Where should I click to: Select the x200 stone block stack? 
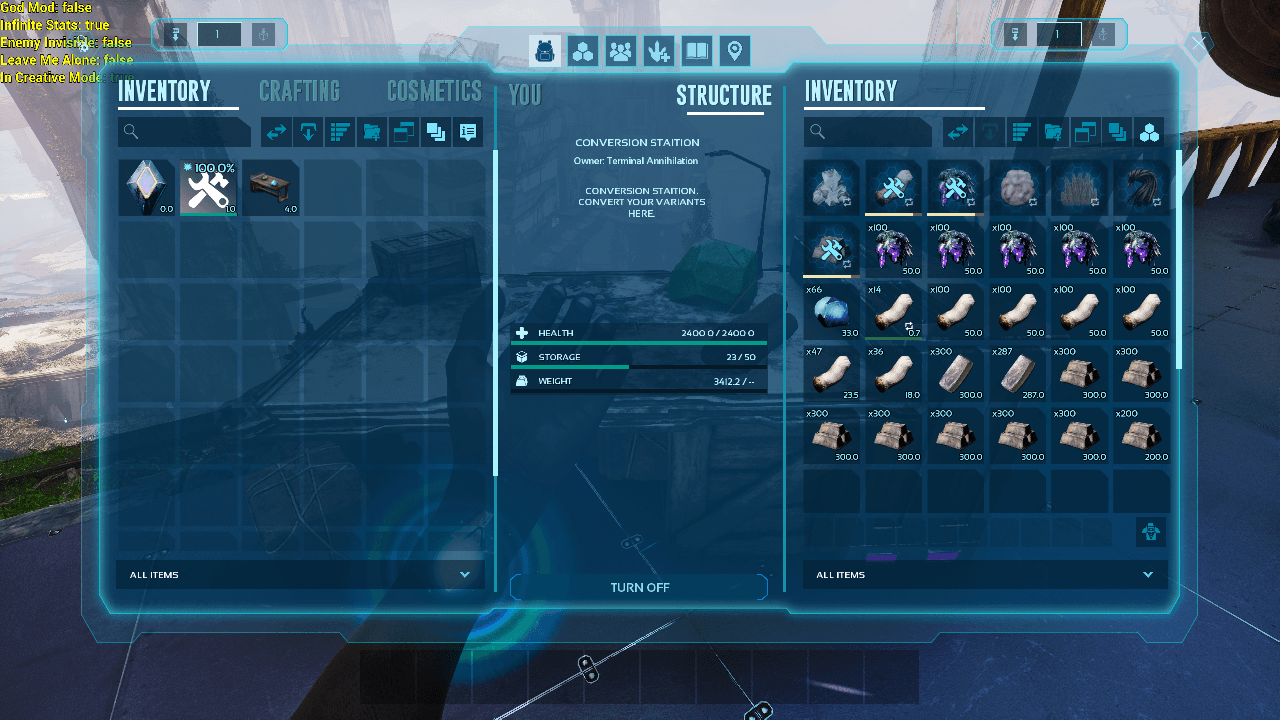click(1142, 436)
